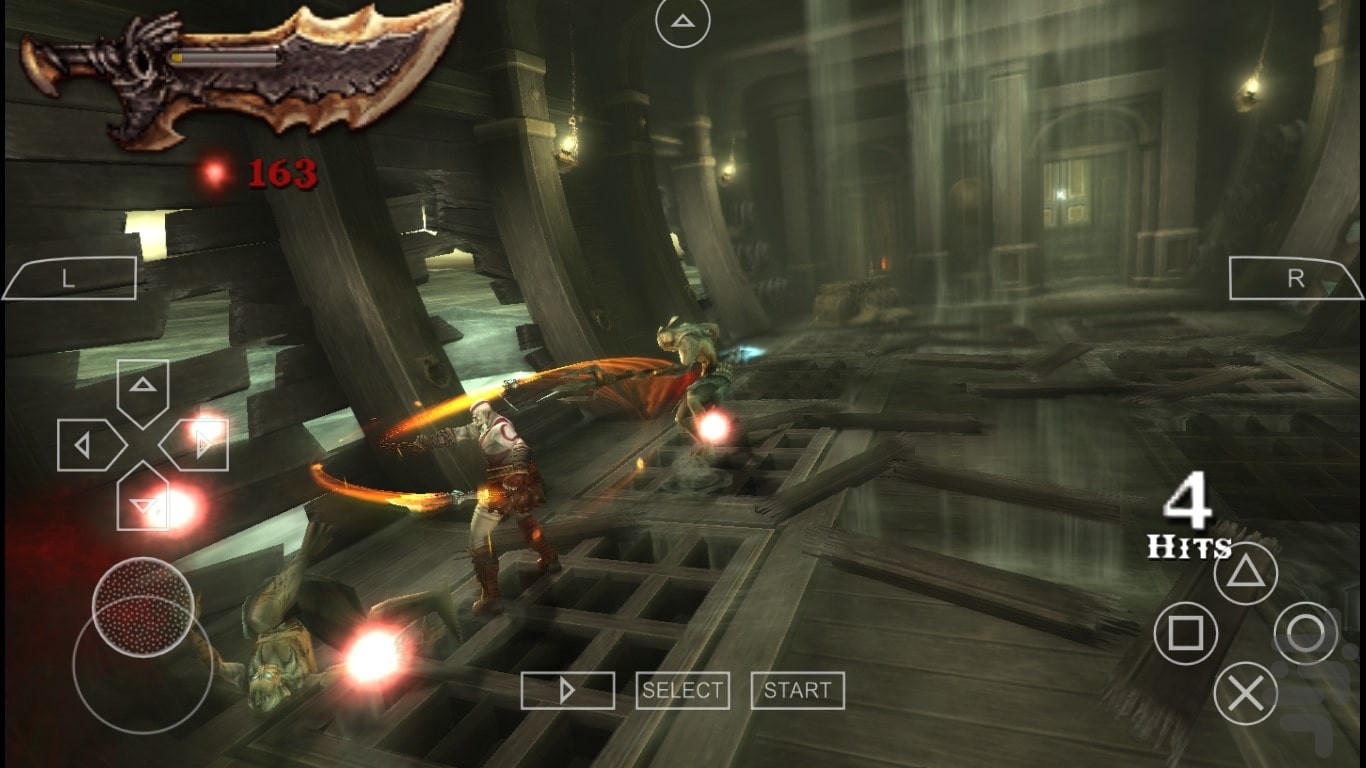Image resolution: width=1366 pixels, height=768 pixels.
Task: Tap the D-pad down arrow
Action: point(143,503)
